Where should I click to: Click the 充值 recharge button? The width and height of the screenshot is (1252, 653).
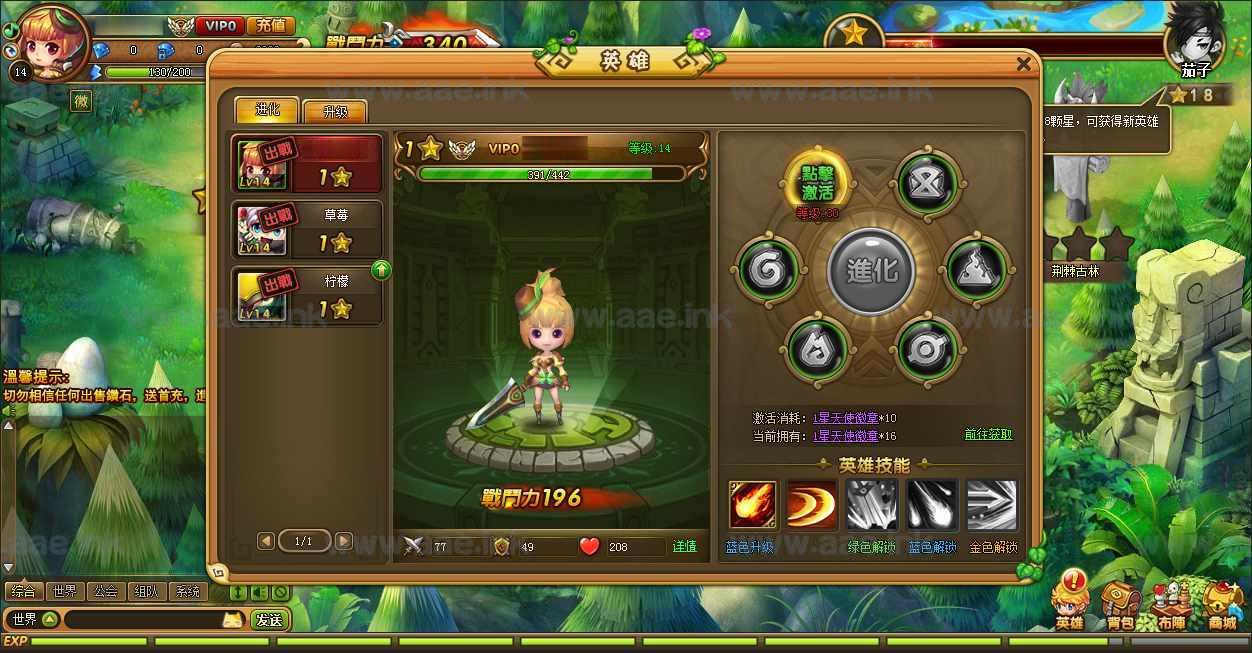coord(270,25)
